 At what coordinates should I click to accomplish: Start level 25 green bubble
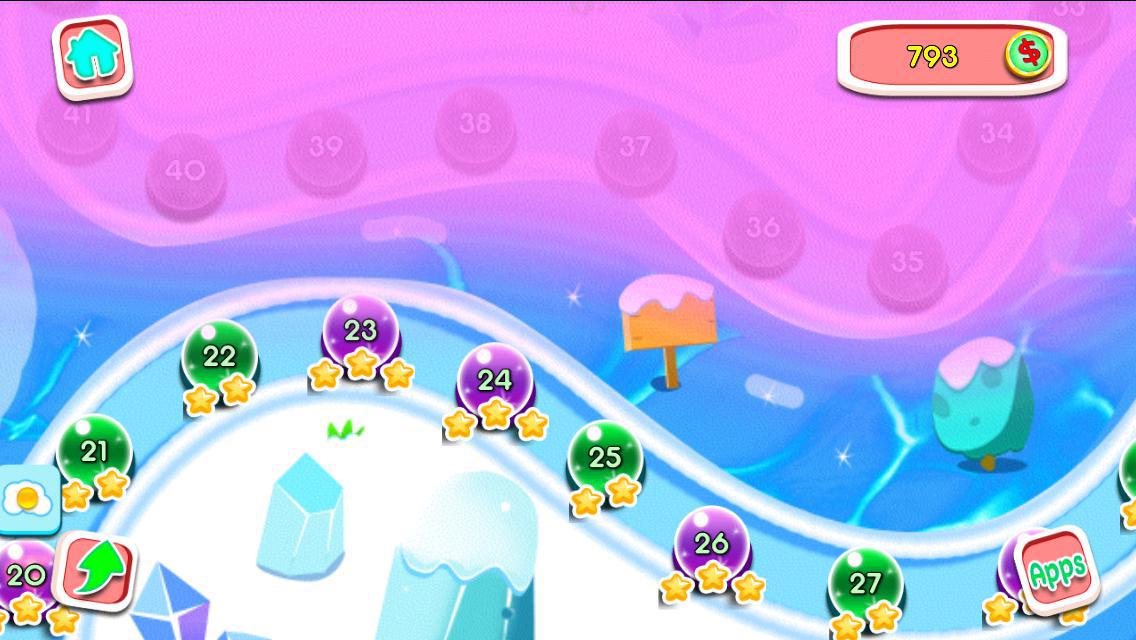pyautogui.click(x=605, y=457)
